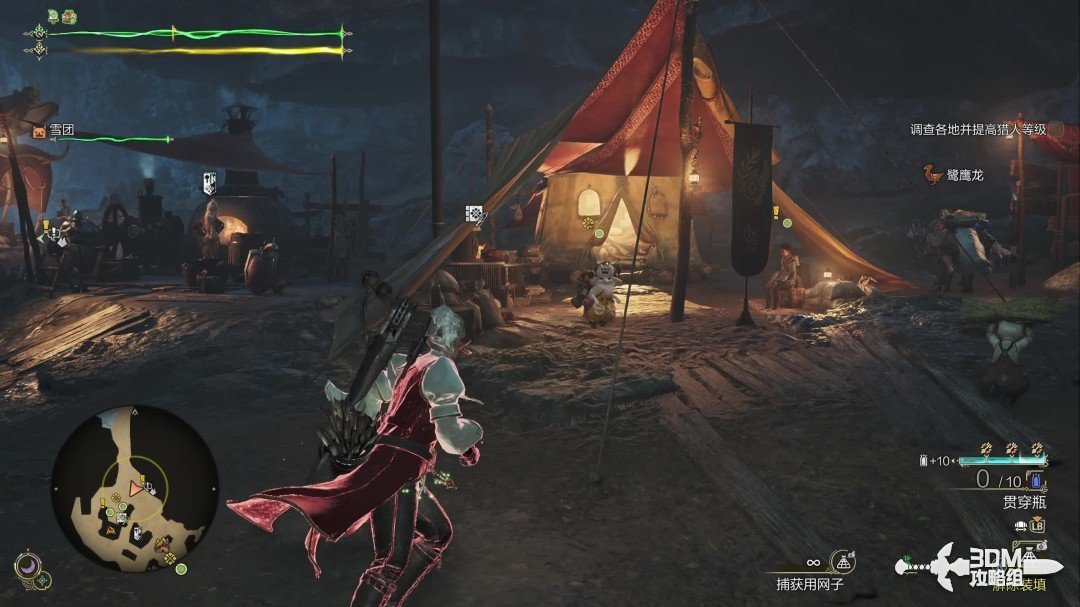
Task: Click the orange player arrow on minimap
Action: [x=136, y=488]
